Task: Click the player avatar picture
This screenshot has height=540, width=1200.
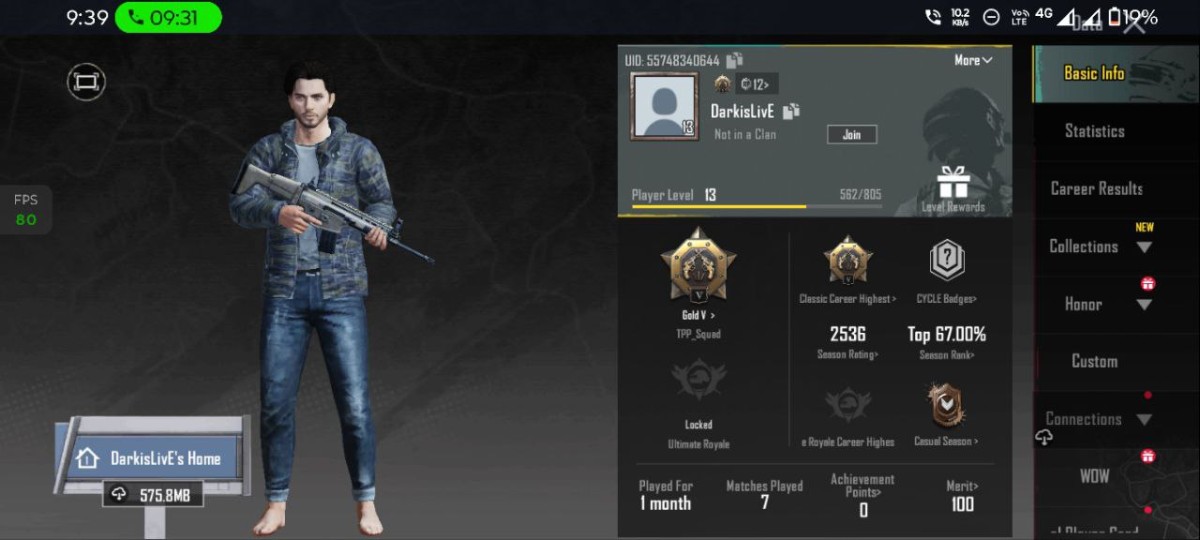Action: coord(664,106)
